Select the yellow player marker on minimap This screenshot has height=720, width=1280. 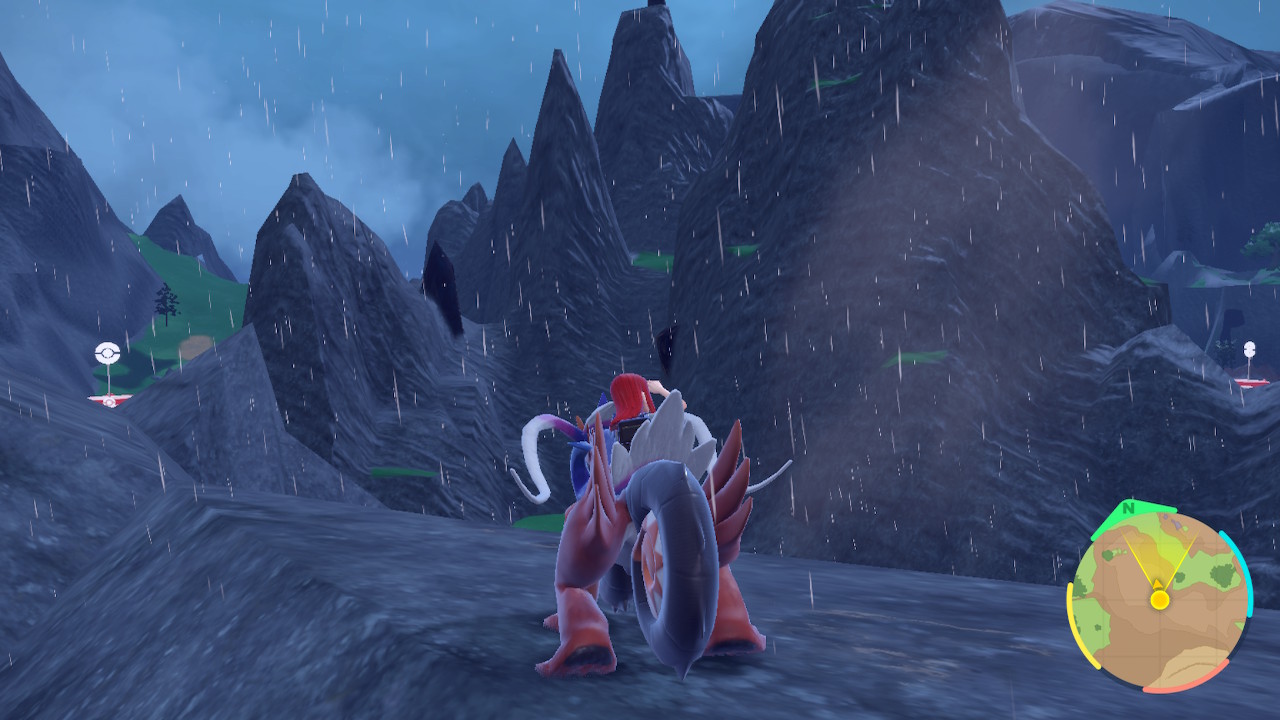point(1159,599)
